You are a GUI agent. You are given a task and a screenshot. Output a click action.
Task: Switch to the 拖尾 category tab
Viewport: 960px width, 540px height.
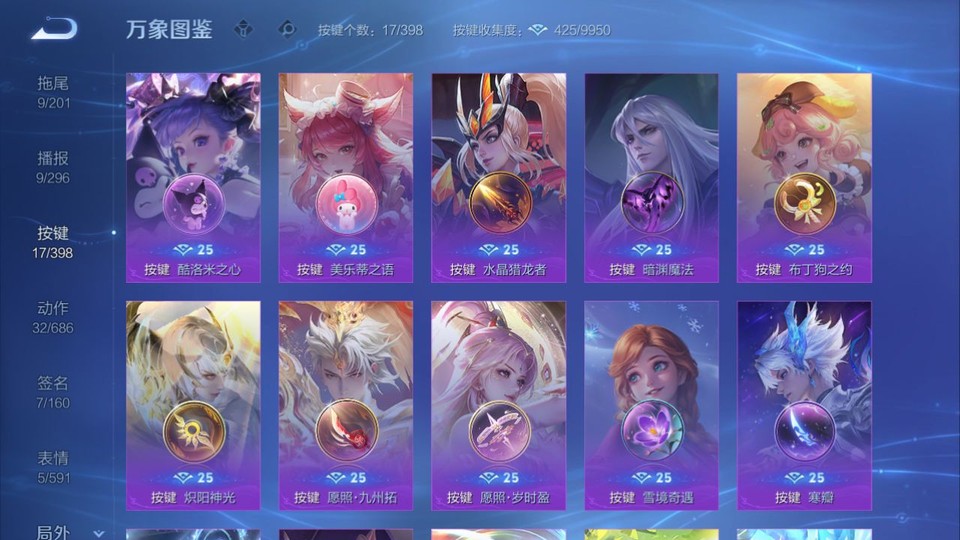[x=53, y=91]
